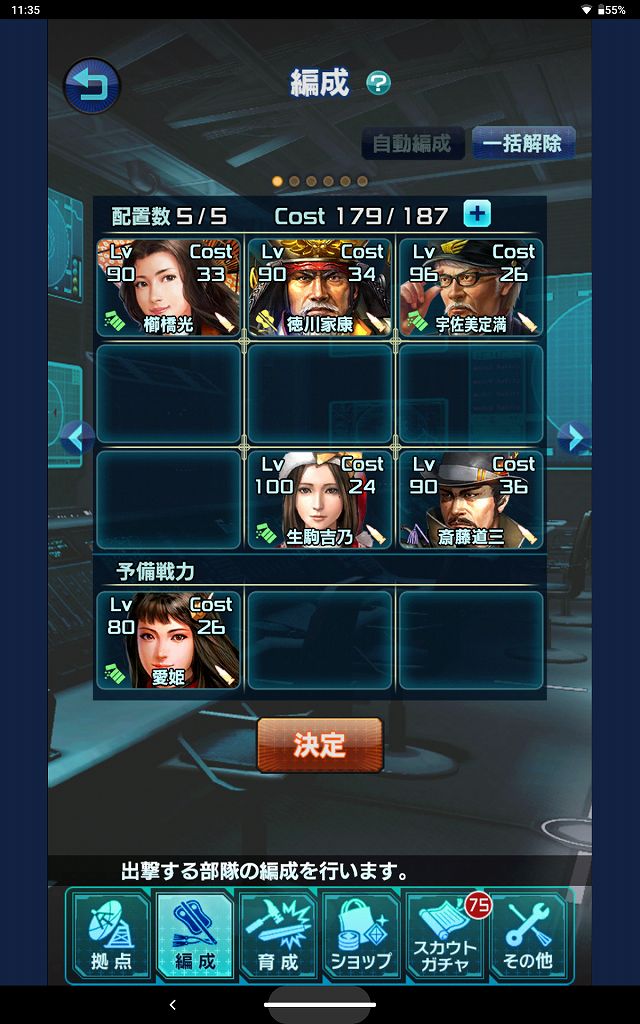Open the 育成 training menu

coord(278,935)
